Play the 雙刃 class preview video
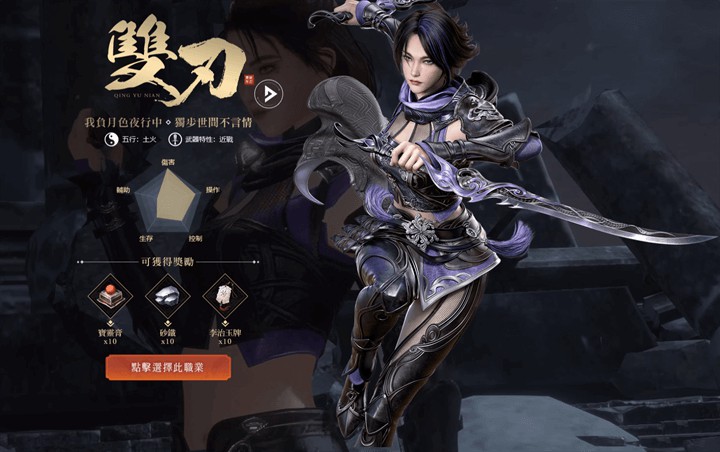 click(x=268, y=94)
